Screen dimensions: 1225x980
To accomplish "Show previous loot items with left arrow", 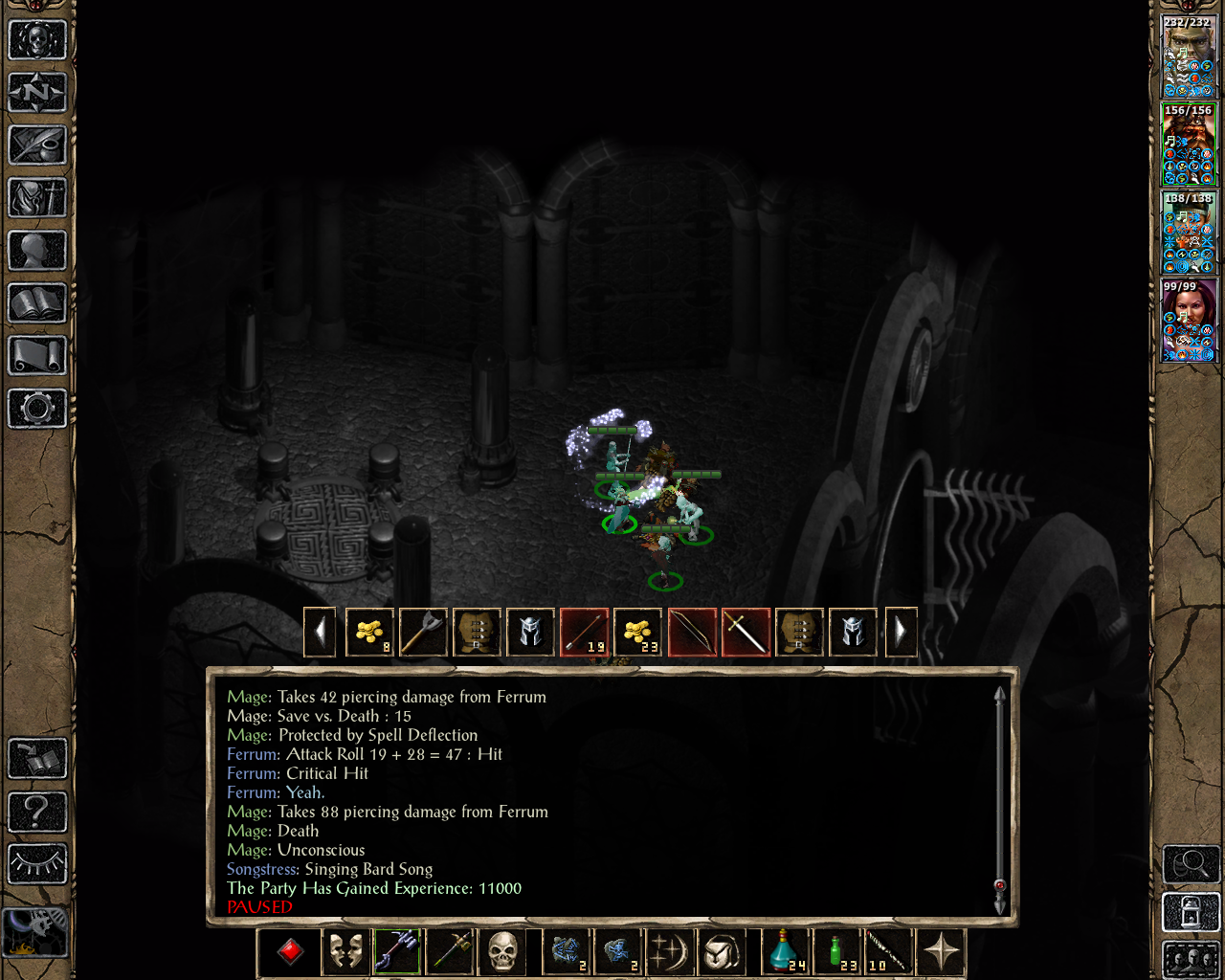I will [x=320, y=632].
